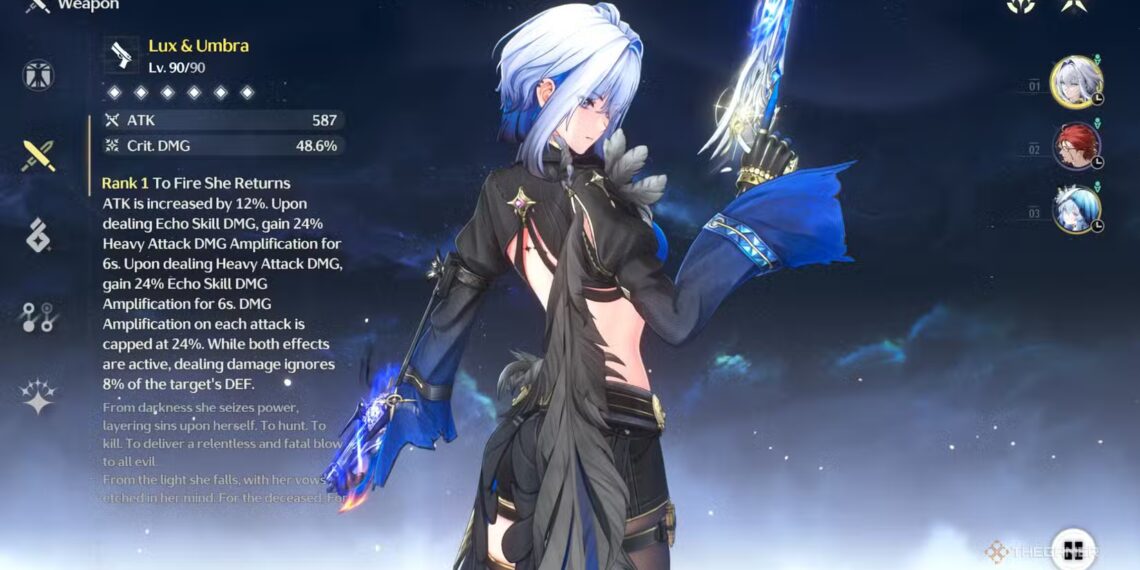Select the crossed swords Weapon tab

(38, 155)
